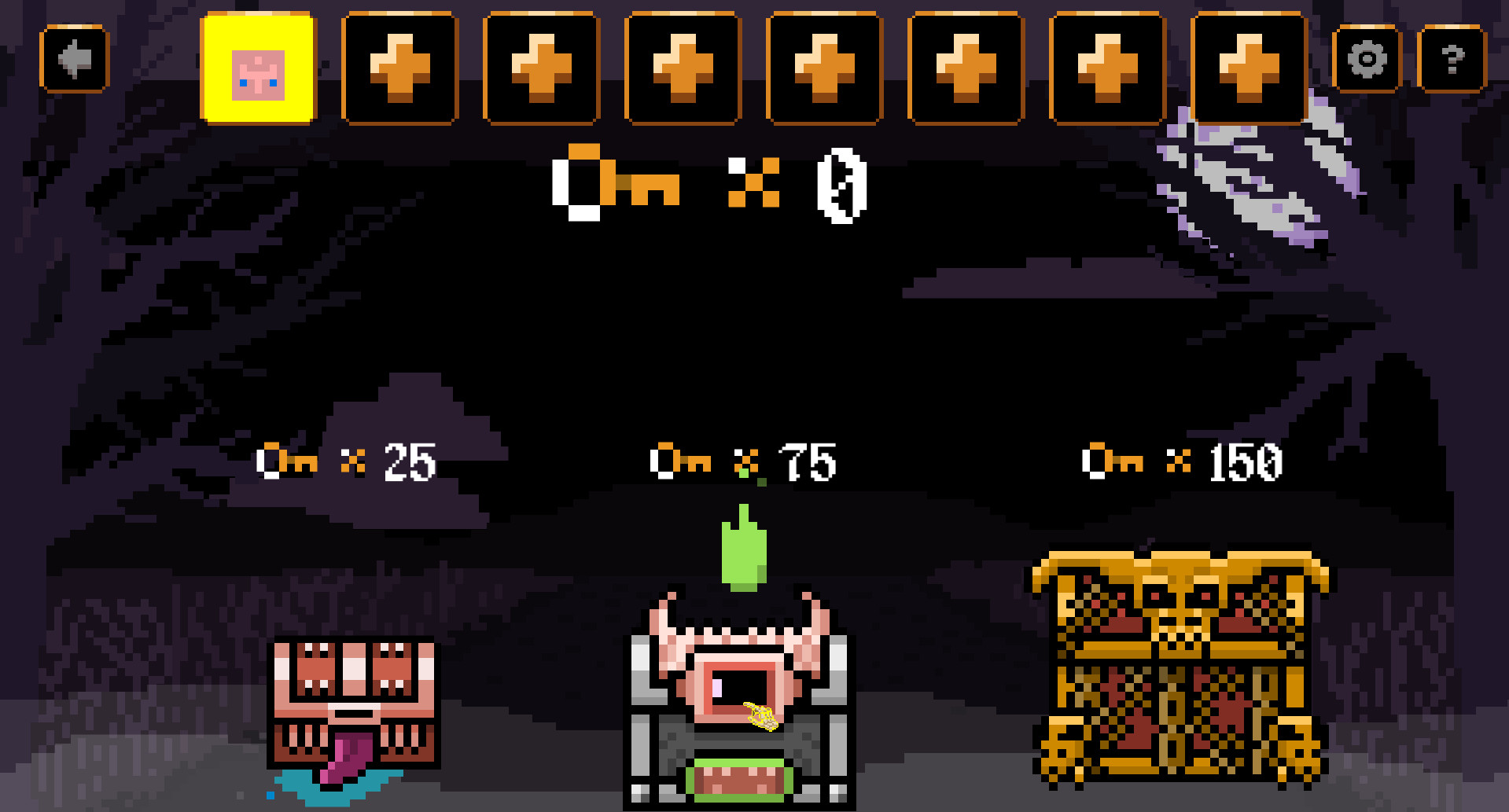Click the first empty plus slot
This screenshot has width=1509, height=812.
click(x=400, y=67)
